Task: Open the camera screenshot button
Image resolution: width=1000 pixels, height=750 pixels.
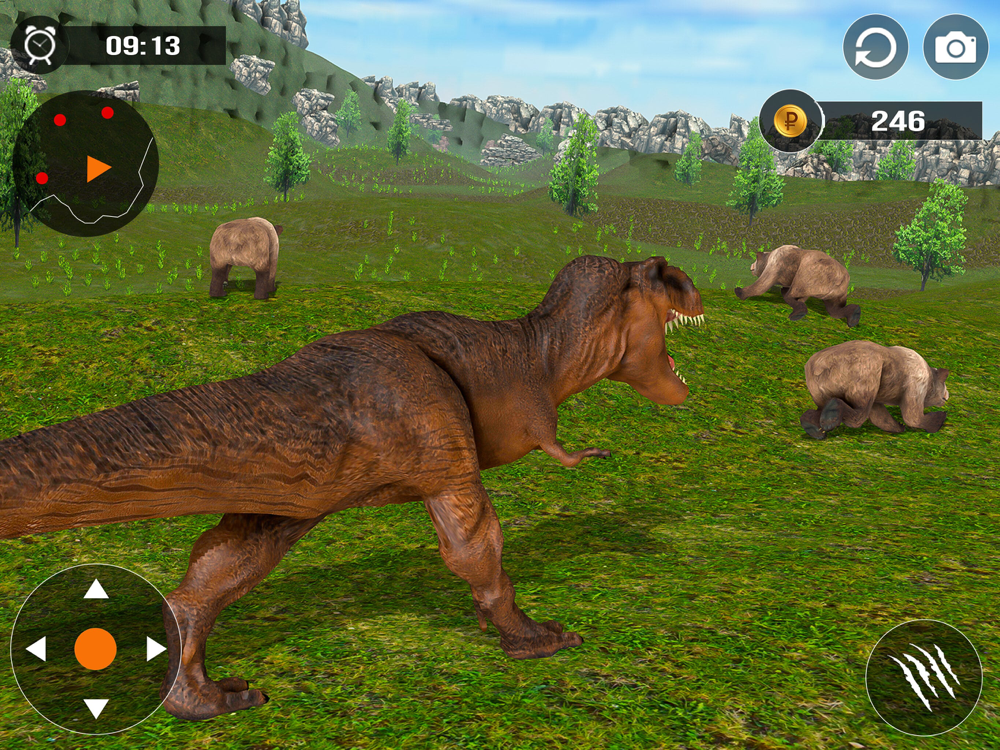Action: point(955,47)
